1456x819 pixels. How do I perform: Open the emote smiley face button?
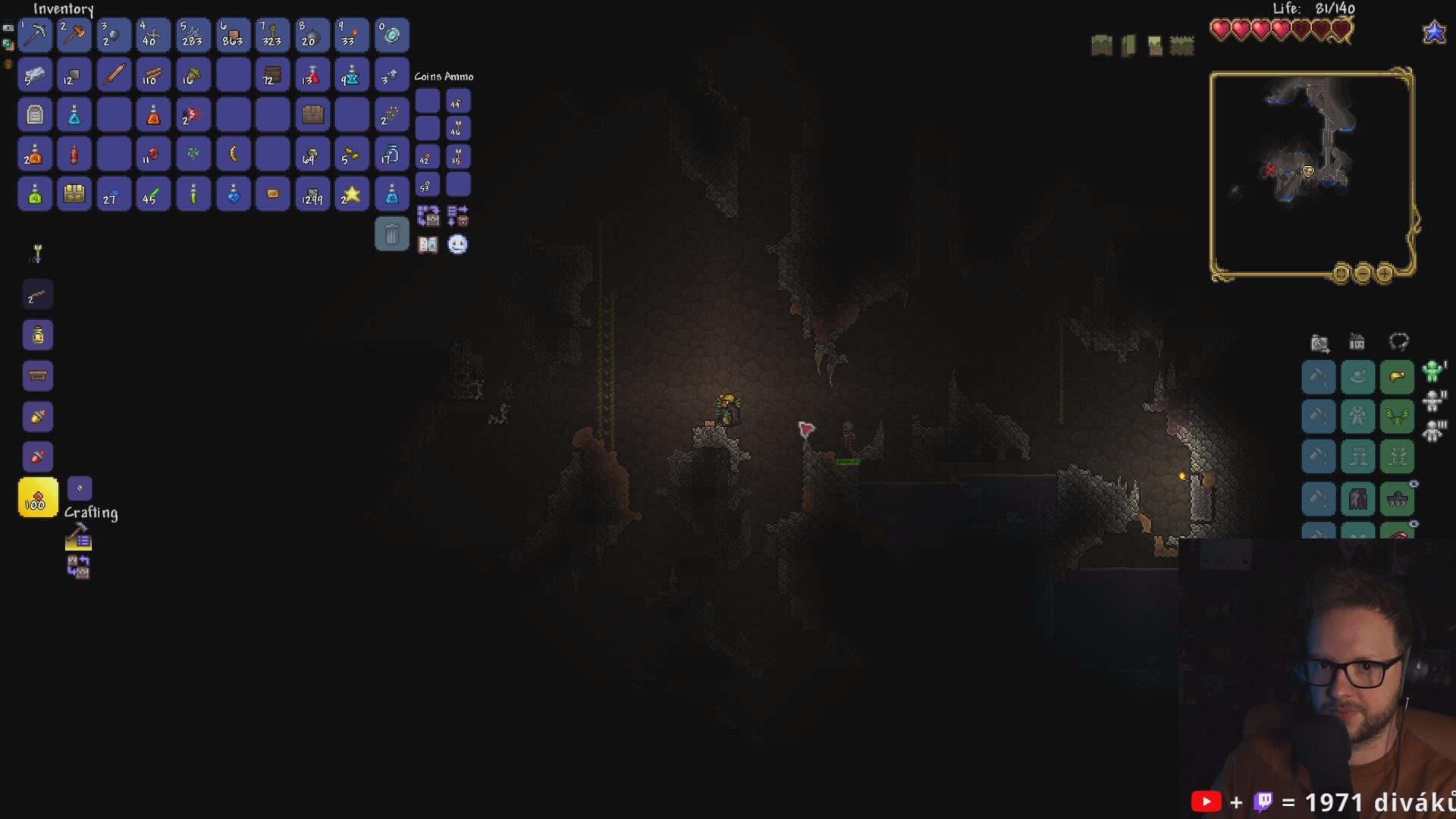tap(457, 244)
